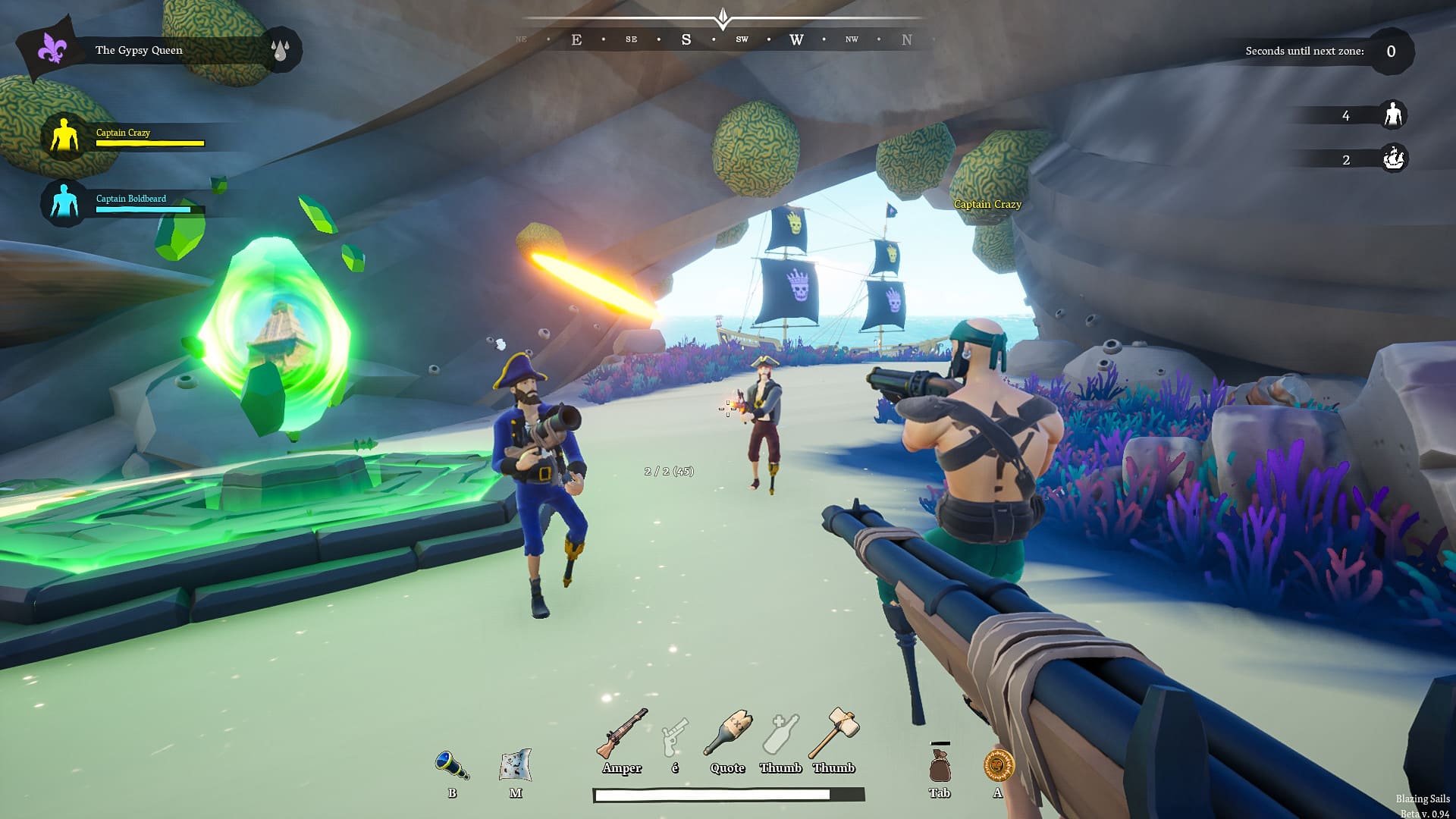The width and height of the screenshot is (1456, 819).
Task: Open the treasure map icon
Action: coord(516,765)
